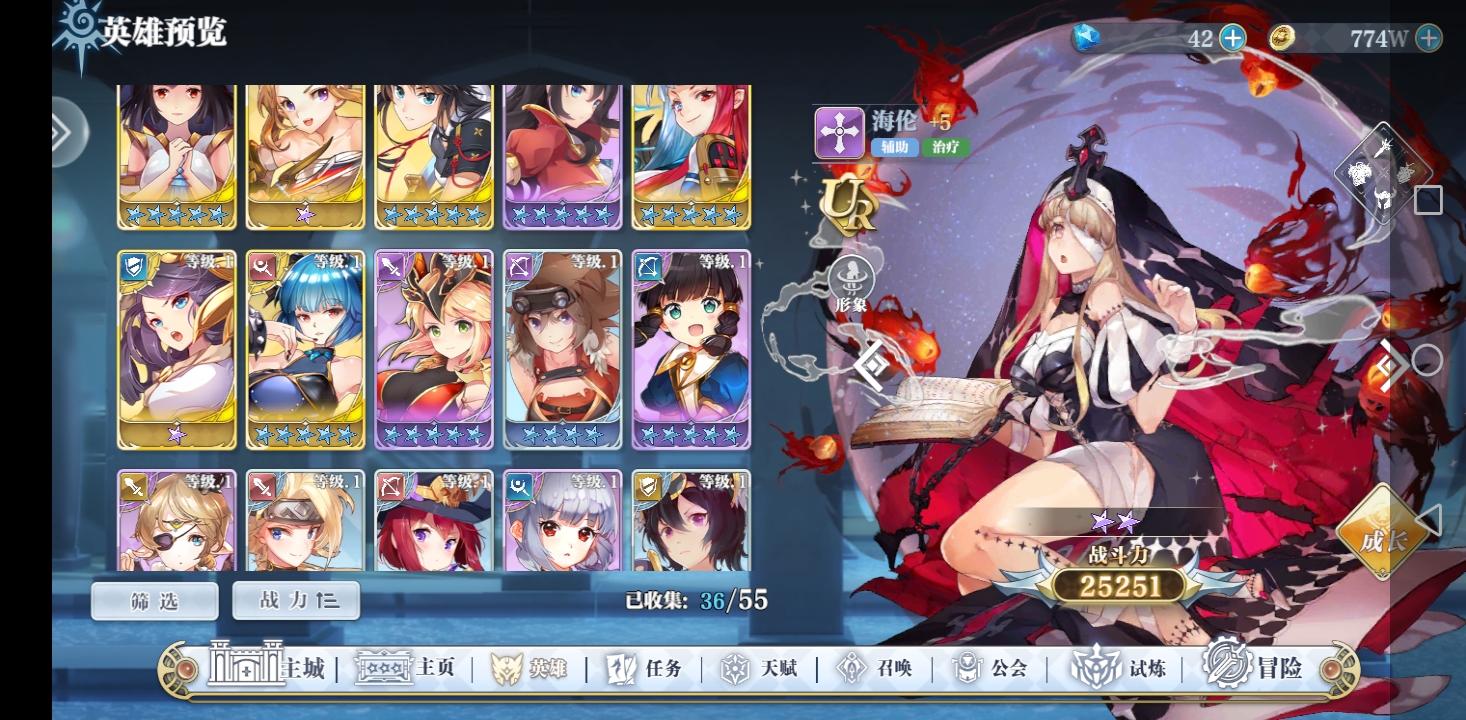Open the 召唤 (Summon) icon

[851, 670]
